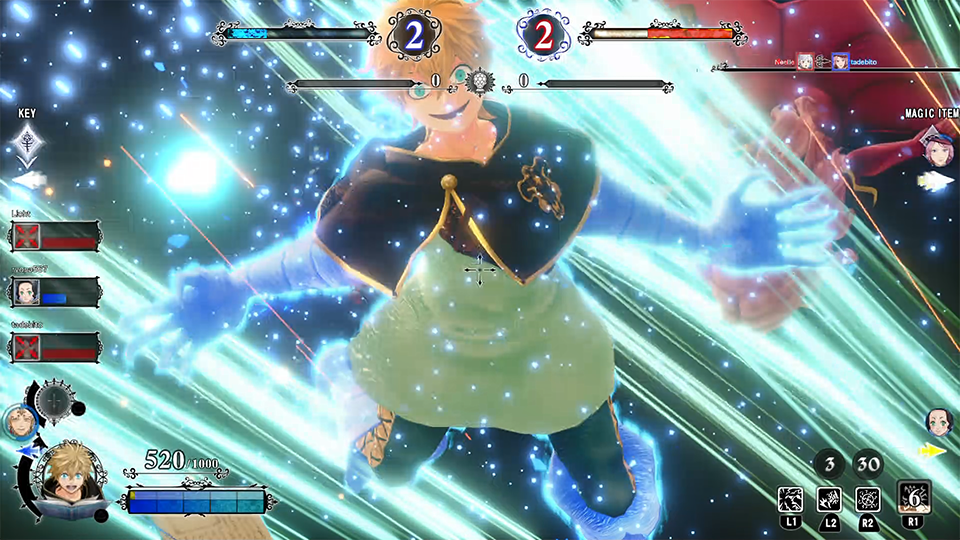The image size is (960, 540).
Task: Choose the middle teammate panel with portrait
Action: [x=55, y=292]
